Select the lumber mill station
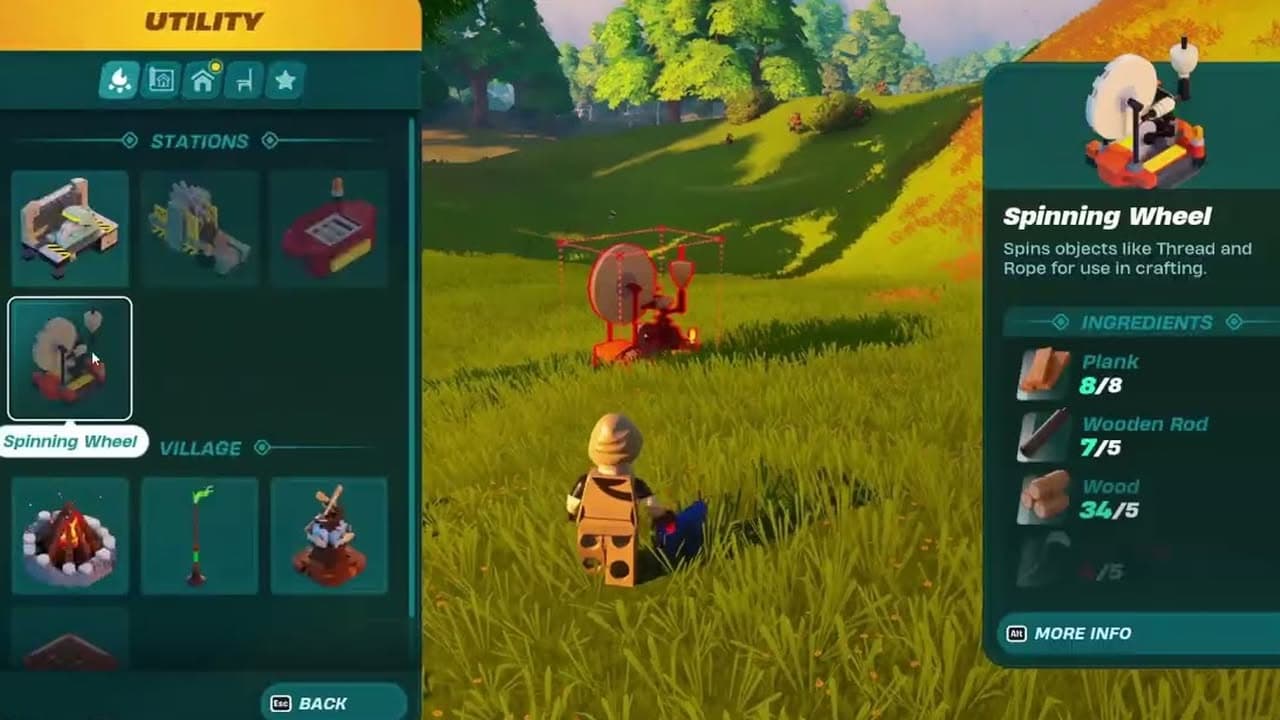 coord(199,227)
